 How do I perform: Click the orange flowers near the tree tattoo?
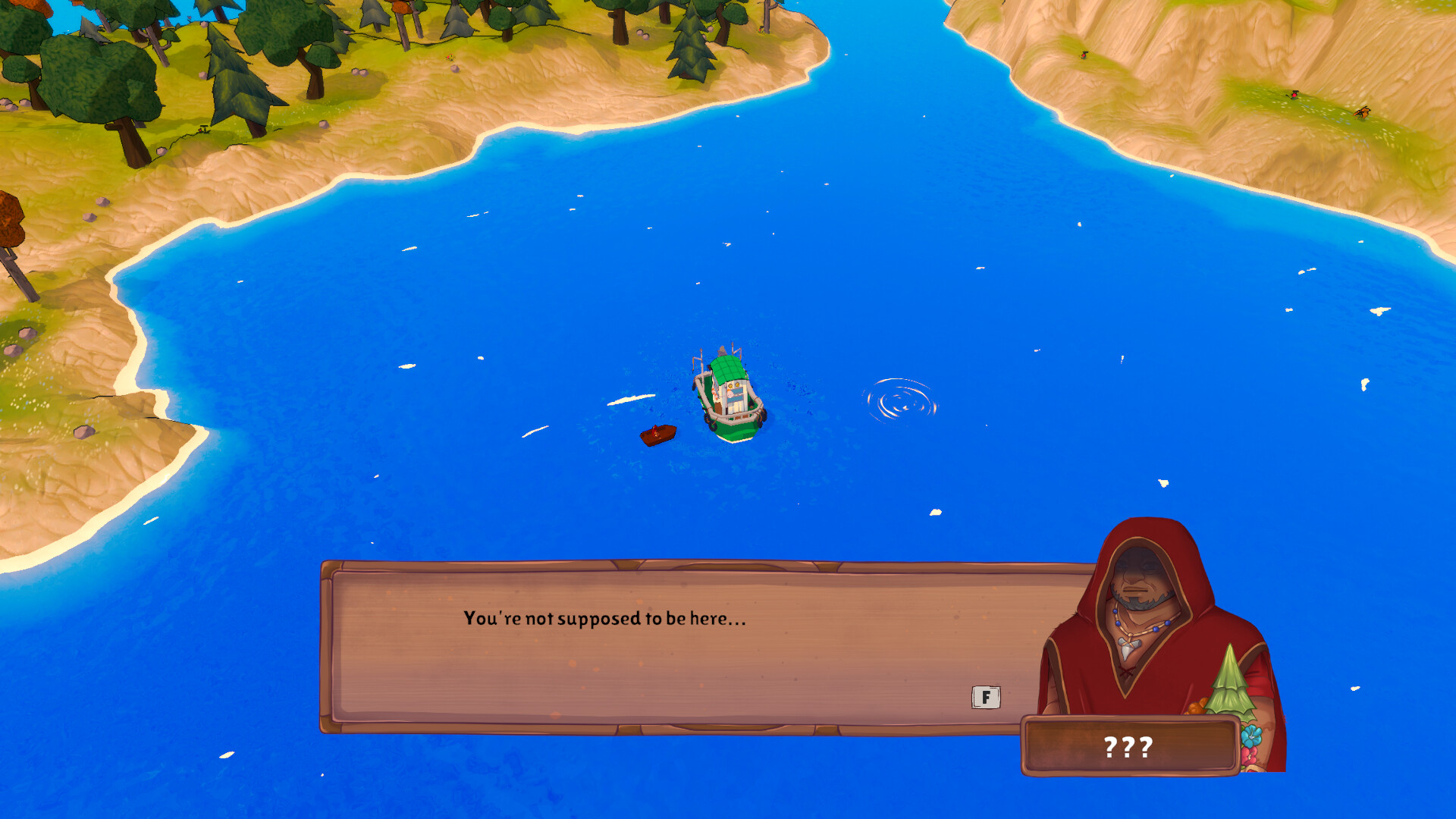pyautogui.click(x=1198, y=708)
